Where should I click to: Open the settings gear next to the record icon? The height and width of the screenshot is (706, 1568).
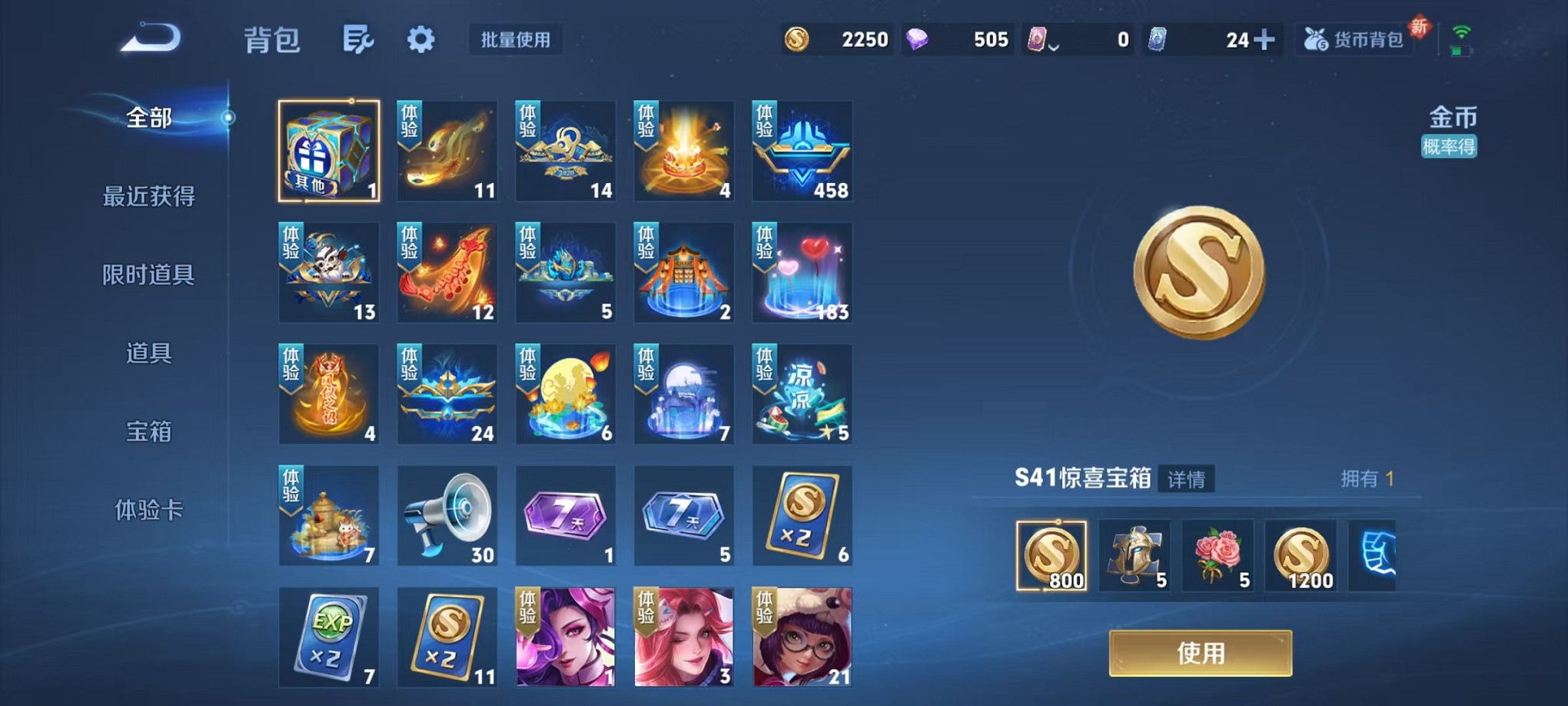pyautogui.click(x=420, y=39)
